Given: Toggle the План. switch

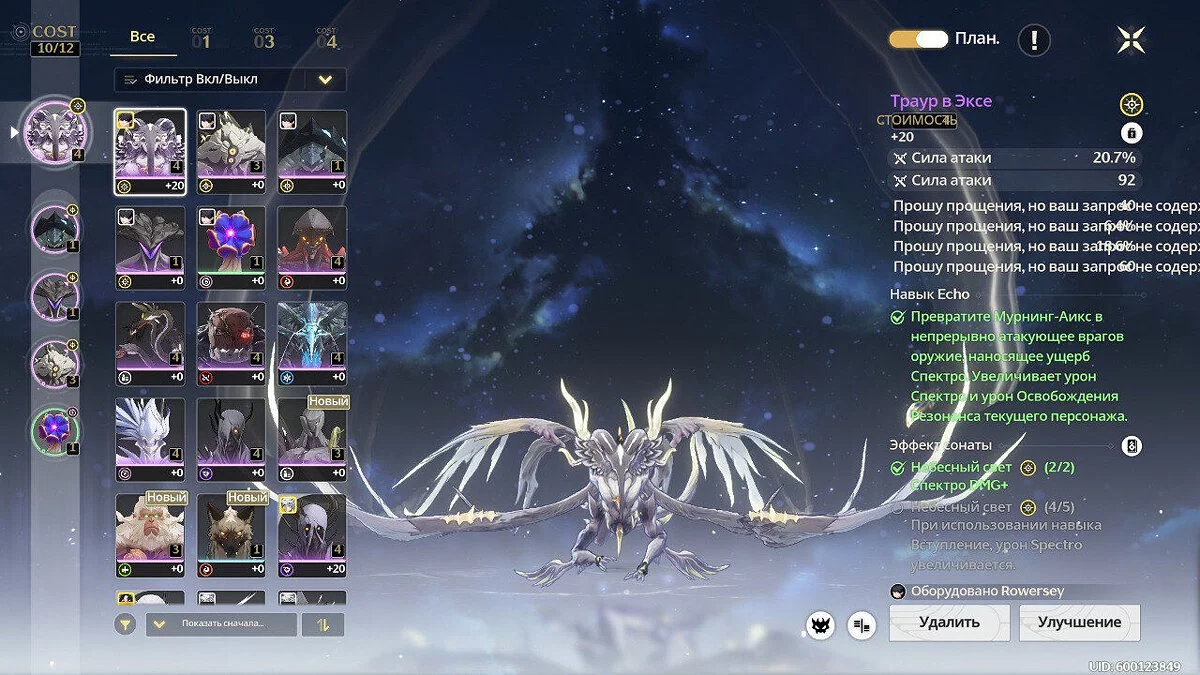Looking at the screenshot, I should [918, 39].
